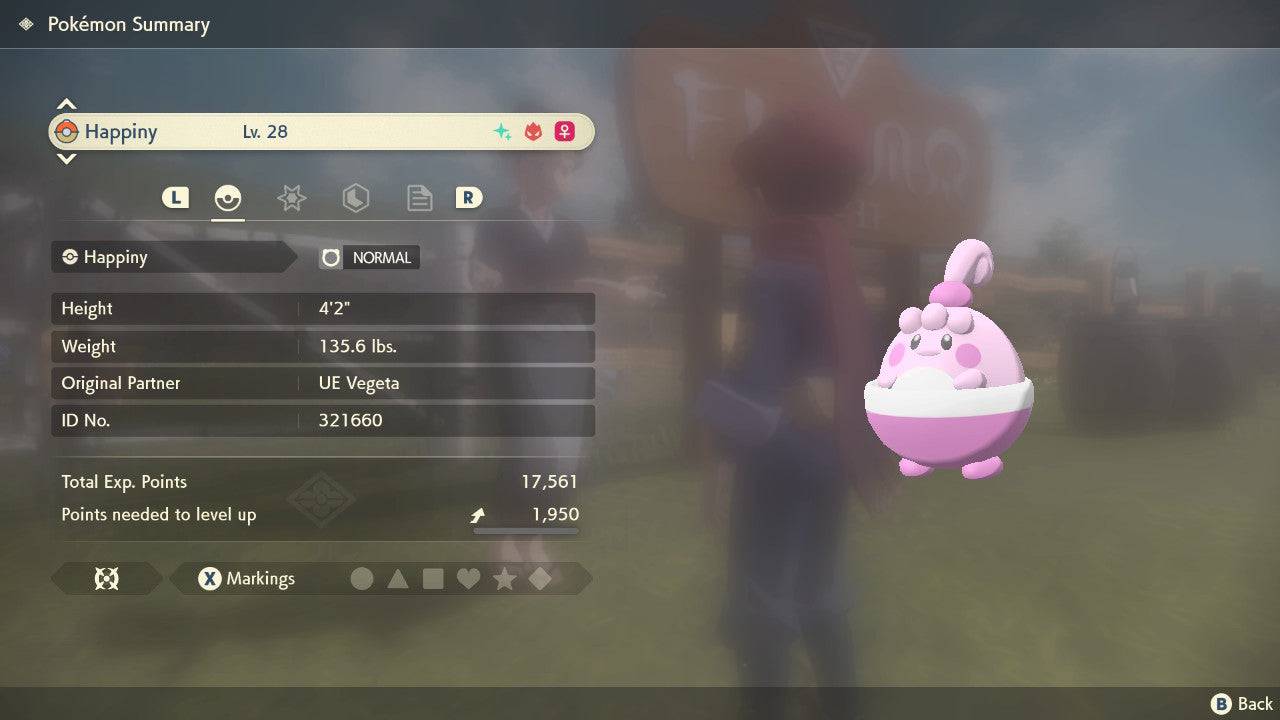Toggle the triangle marking
This screenshot has width=1280, height=720.
click(x=398, y=579)
